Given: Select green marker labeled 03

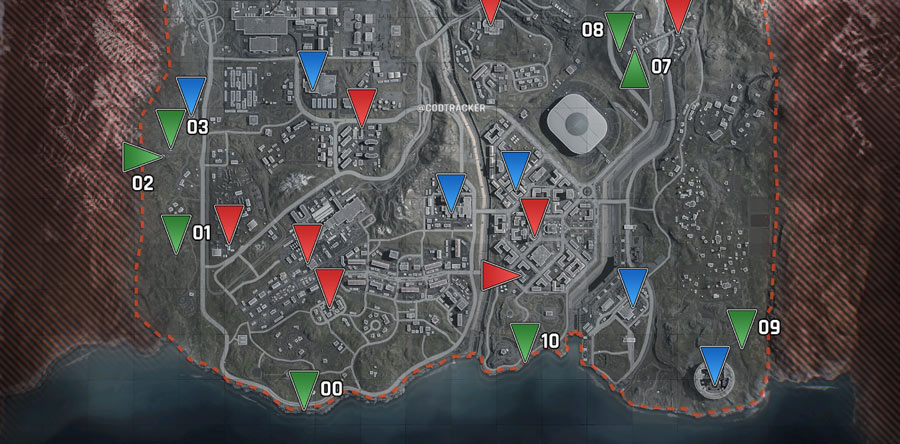Looking at the screenshot, I should (x=170, y=126).
